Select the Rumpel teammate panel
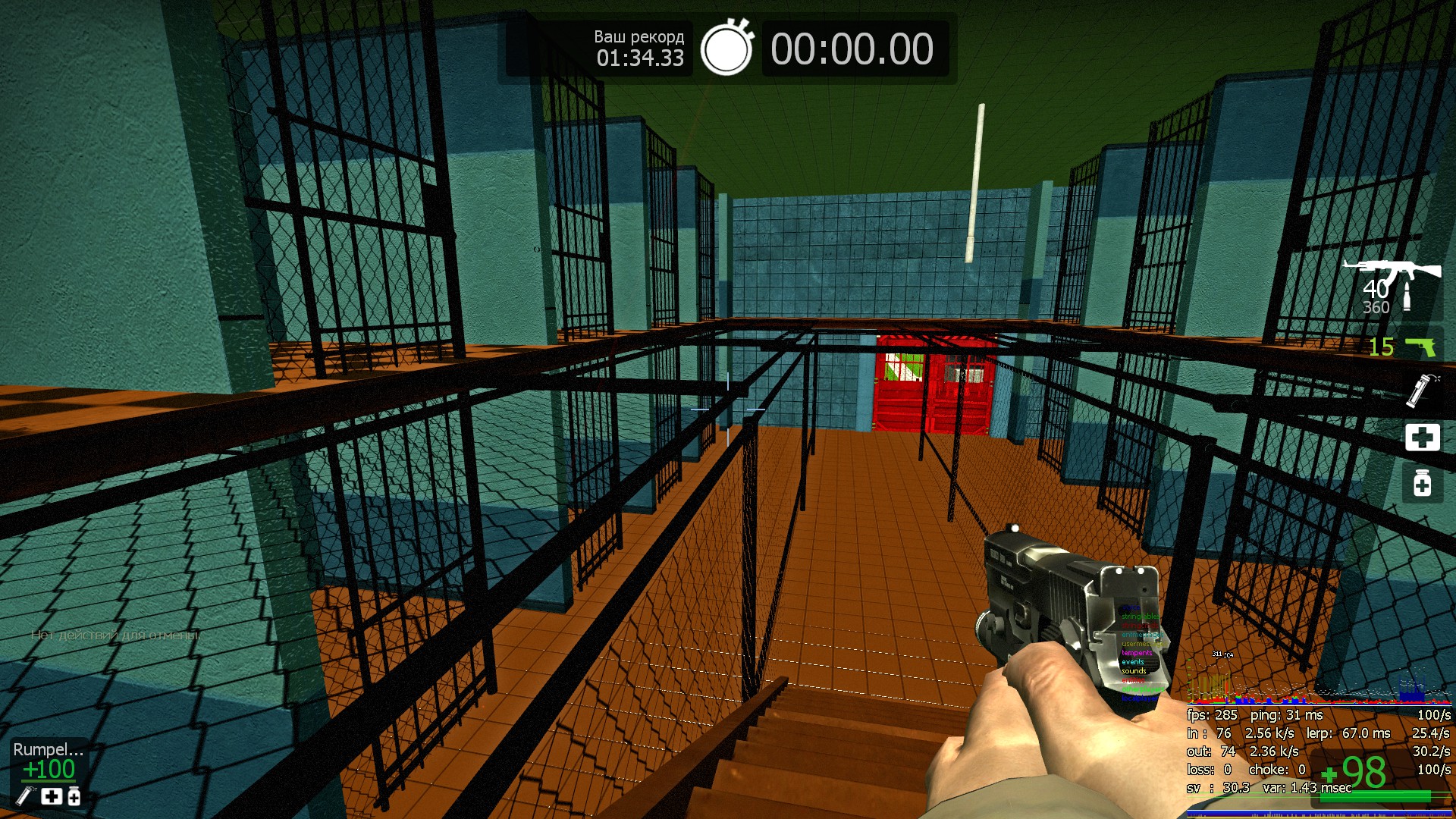Image resolution: width=1456 pixels, height=819 pixels. (x=49, y=772)
